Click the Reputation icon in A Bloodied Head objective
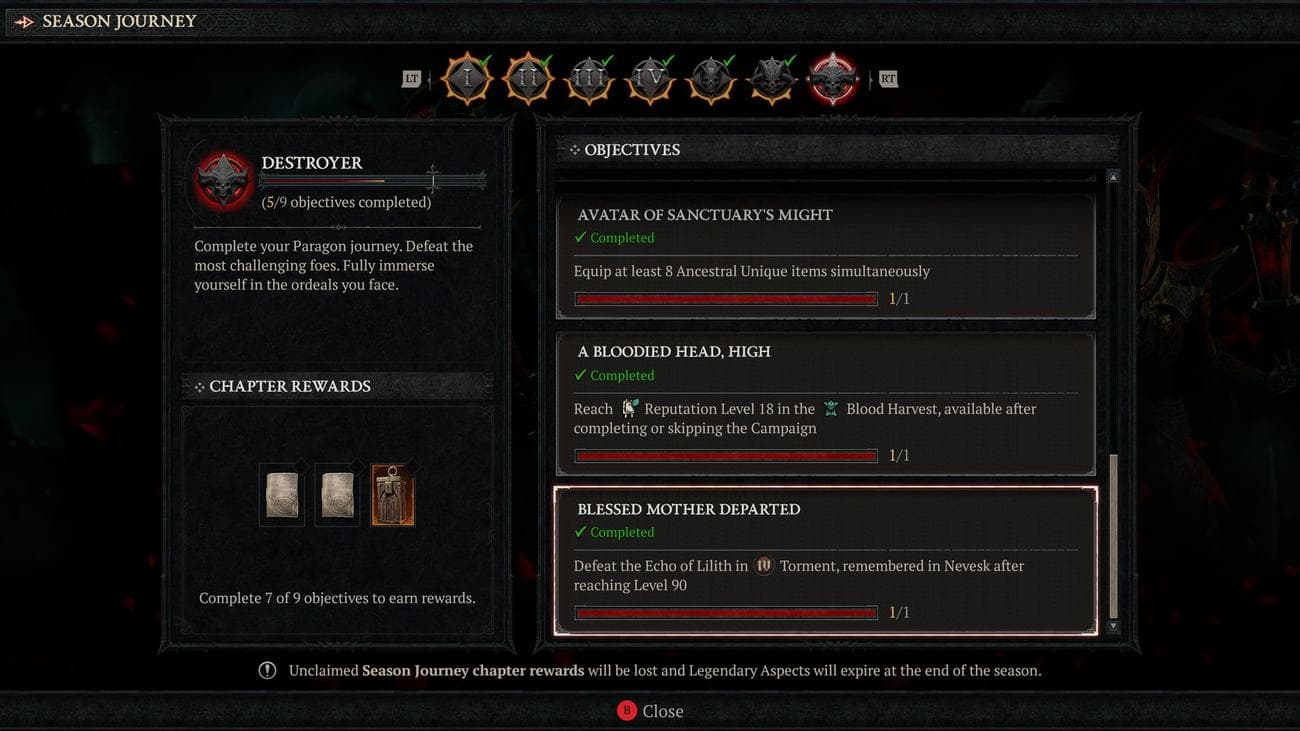 pyautogui.click(x=630, y=406)
